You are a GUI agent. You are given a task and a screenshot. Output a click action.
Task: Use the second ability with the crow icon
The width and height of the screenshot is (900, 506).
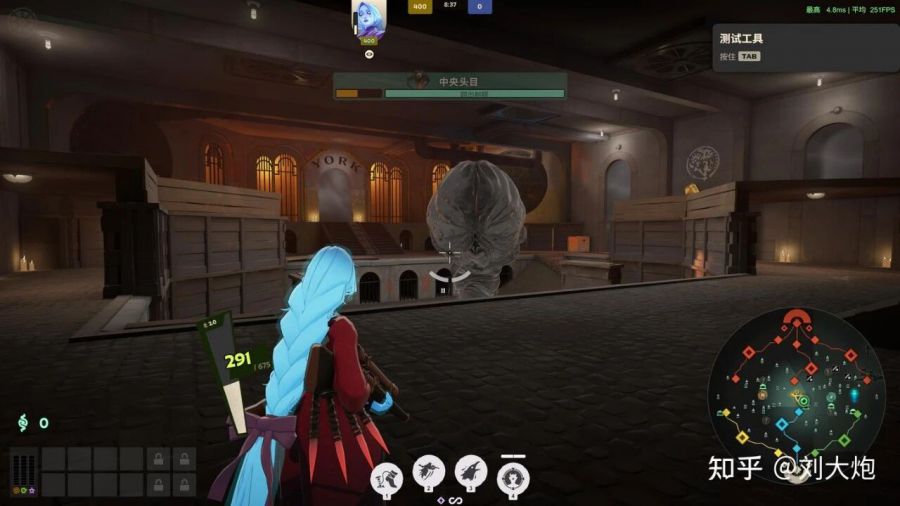coord(429,472)
